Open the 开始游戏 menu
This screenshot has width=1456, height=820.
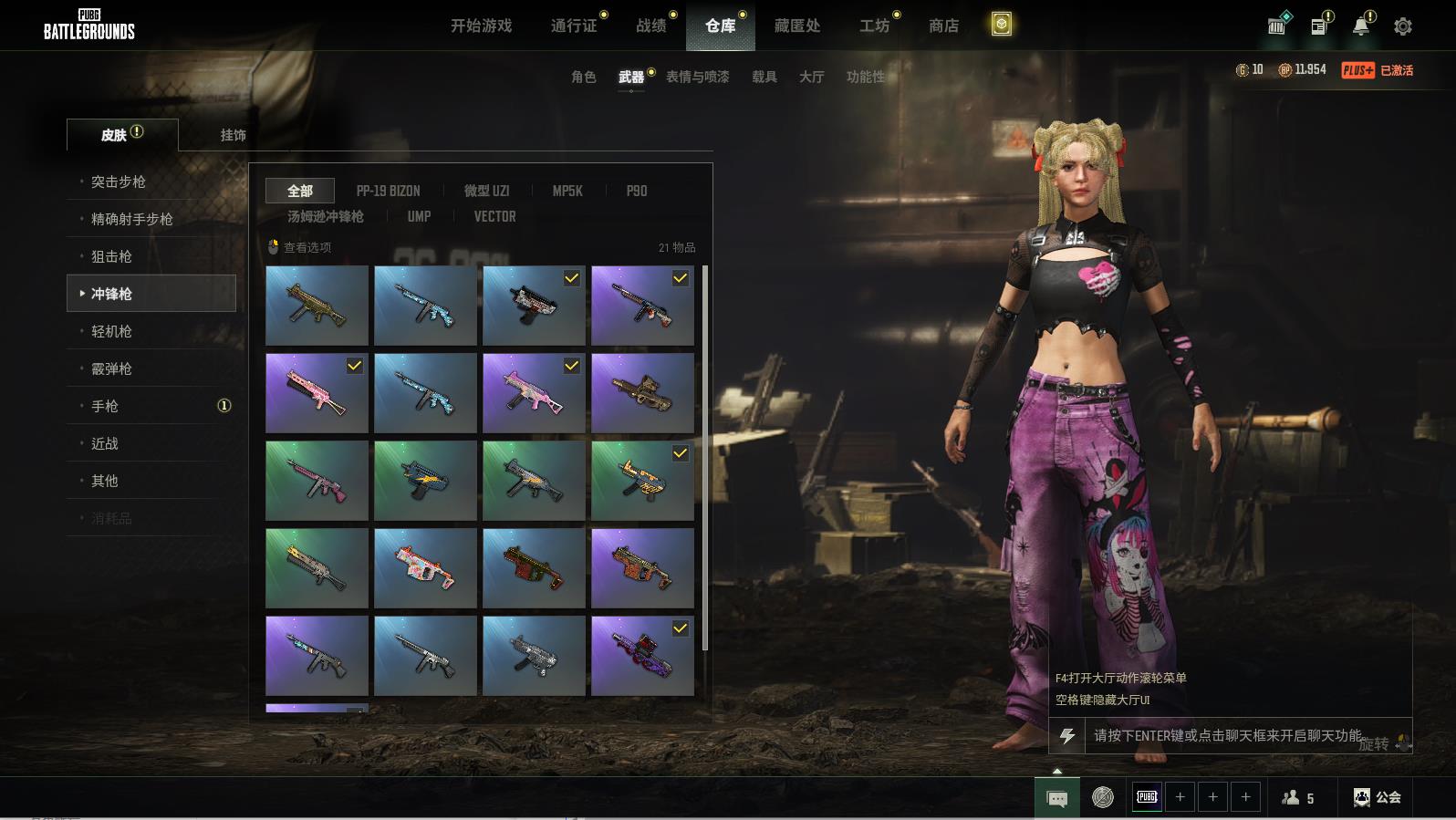(x=481, y=26)
